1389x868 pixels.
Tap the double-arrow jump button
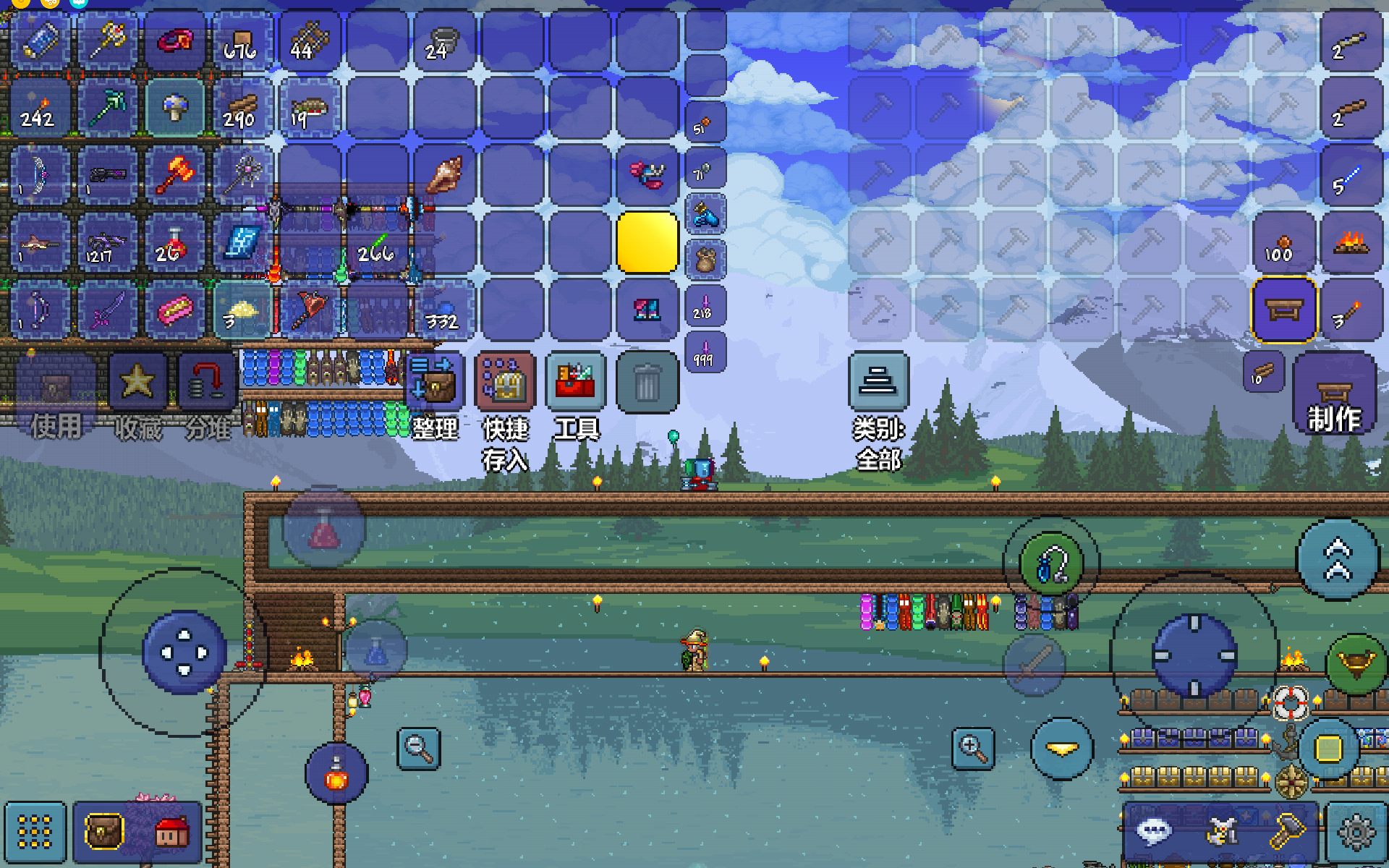pyautogui.click(x=1338, y=560)
